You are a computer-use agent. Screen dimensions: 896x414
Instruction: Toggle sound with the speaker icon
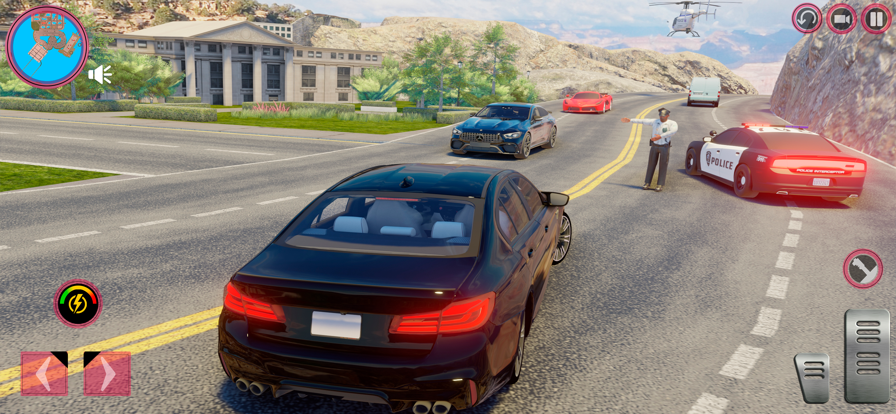pyautogui.click(x=99, y=74)
